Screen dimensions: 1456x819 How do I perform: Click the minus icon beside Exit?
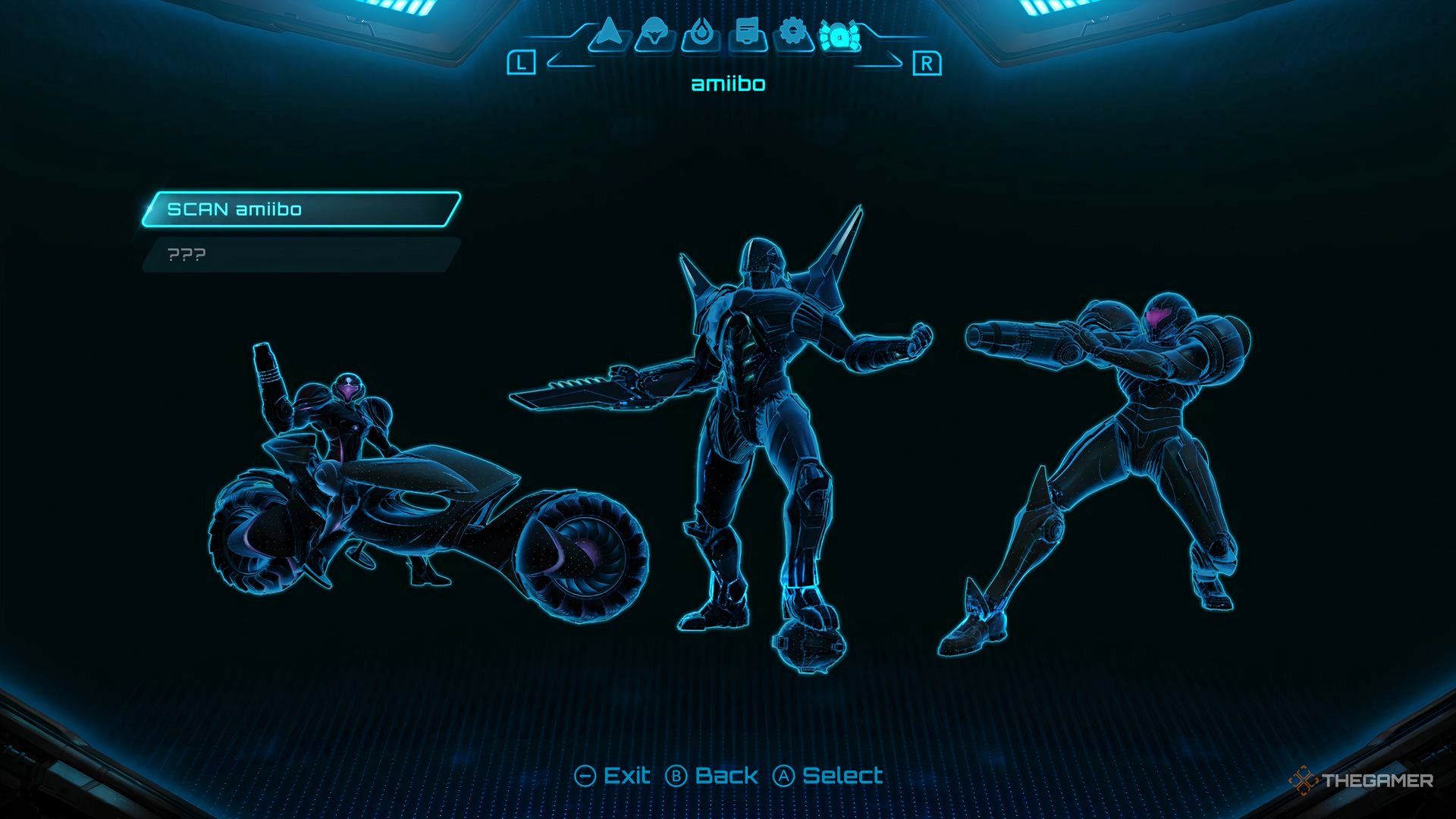point(584,776)
